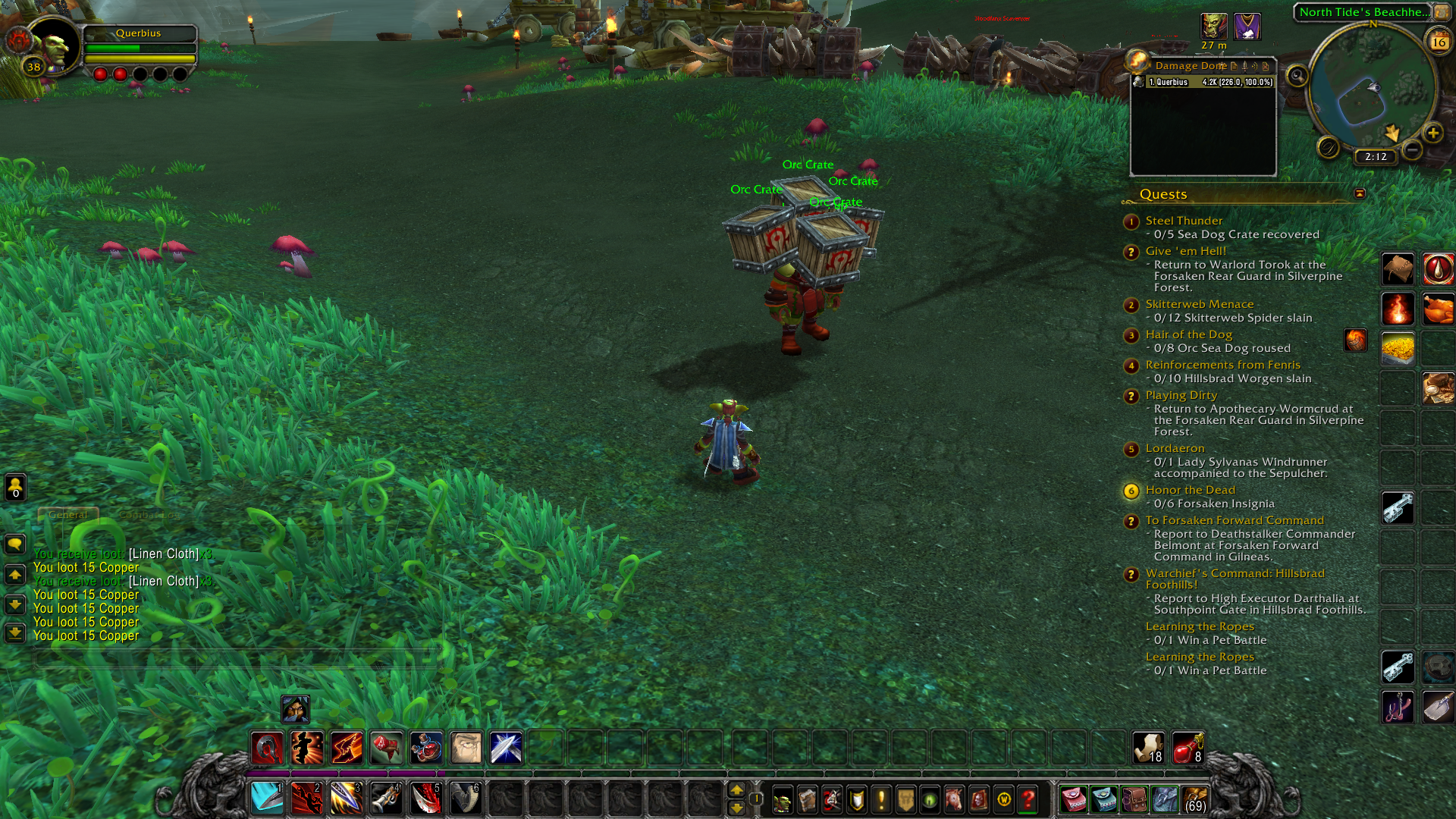Image resolution: width=1456 pixels, height=819 pixels.
Task: Open the mounts and pets horse button
Action: [x=954, y=800]
